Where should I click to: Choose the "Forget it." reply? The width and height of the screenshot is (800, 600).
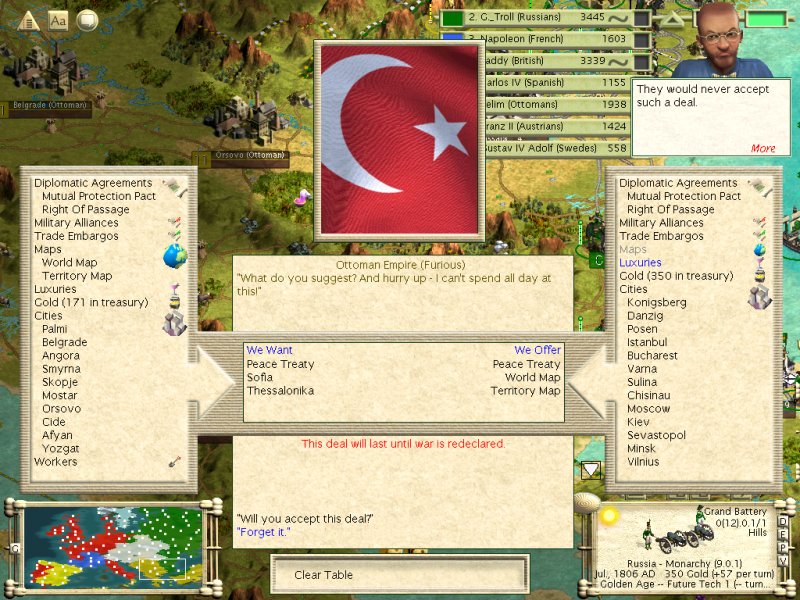(x=263, y=531)
